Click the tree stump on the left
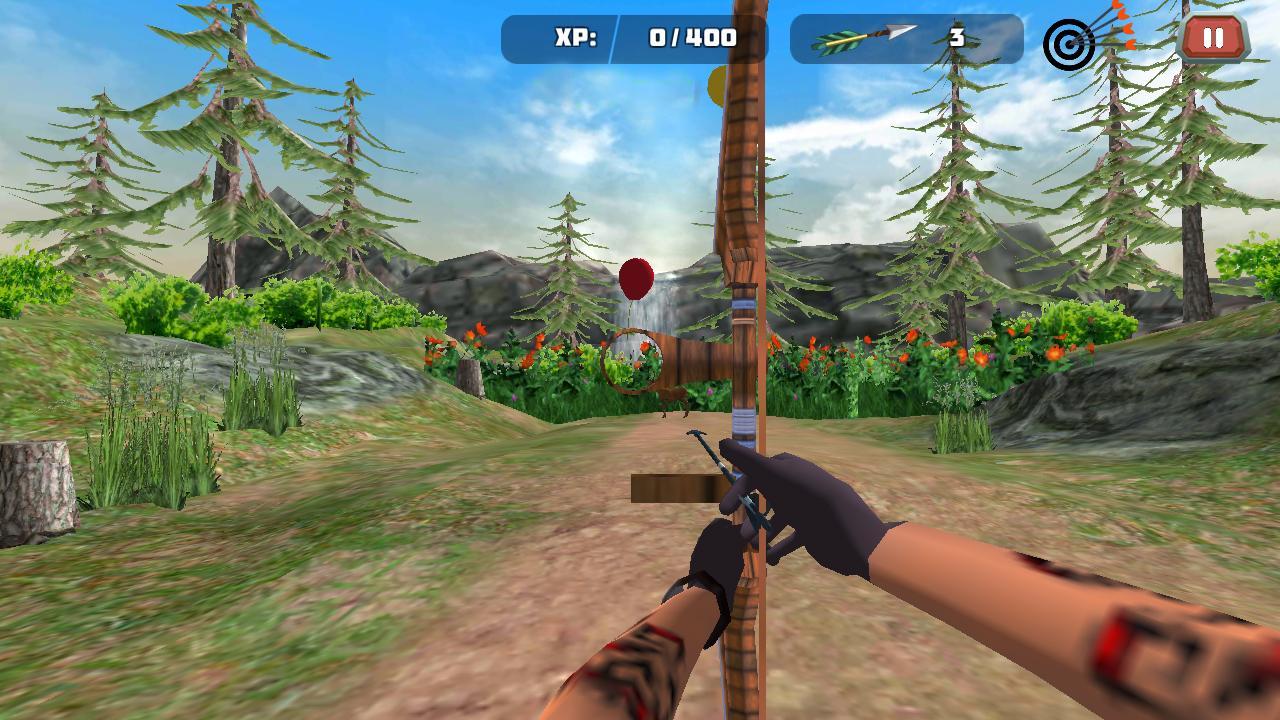 [x=35, y=490]
